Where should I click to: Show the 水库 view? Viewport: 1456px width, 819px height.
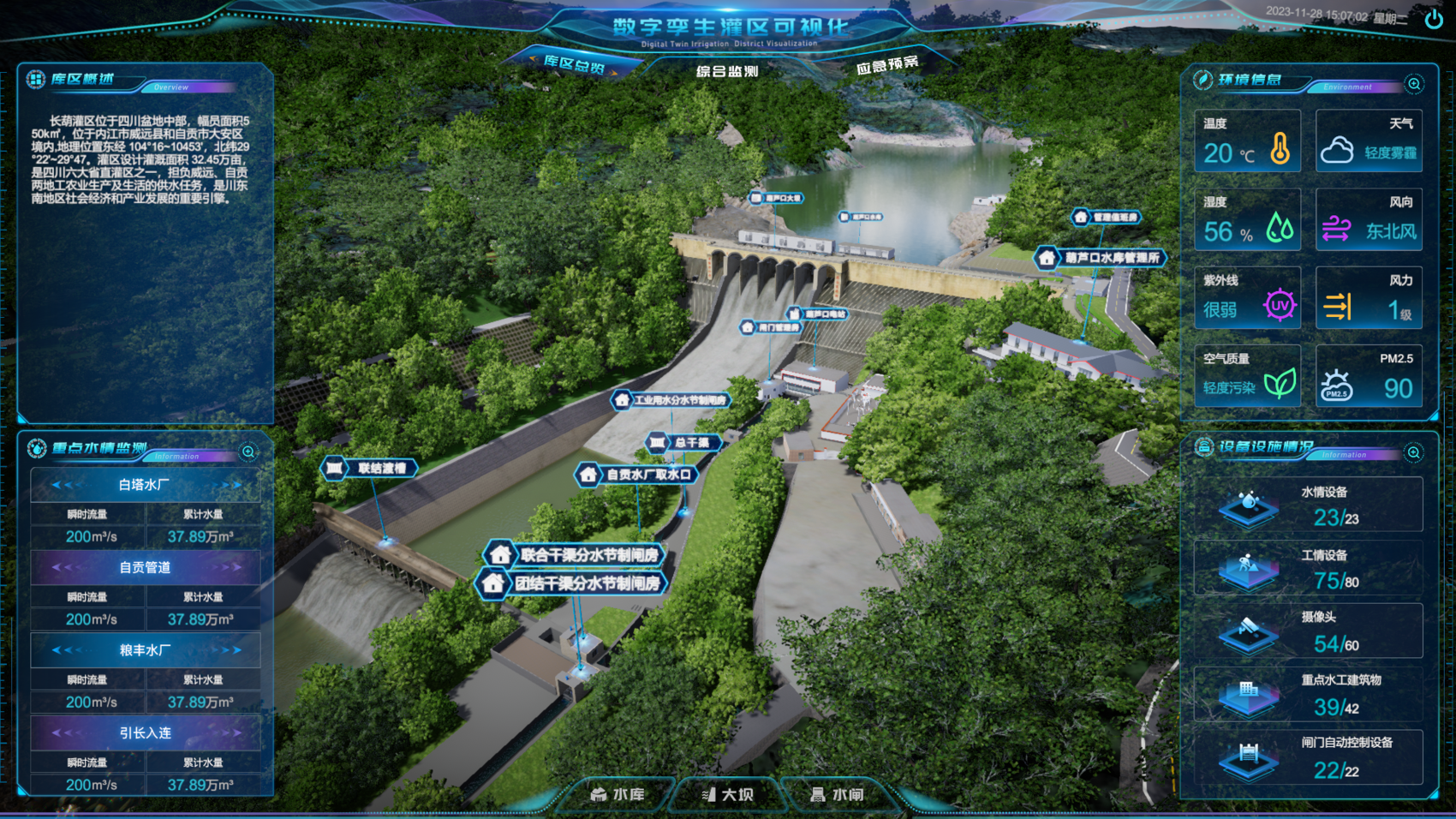tap(618, 795)
